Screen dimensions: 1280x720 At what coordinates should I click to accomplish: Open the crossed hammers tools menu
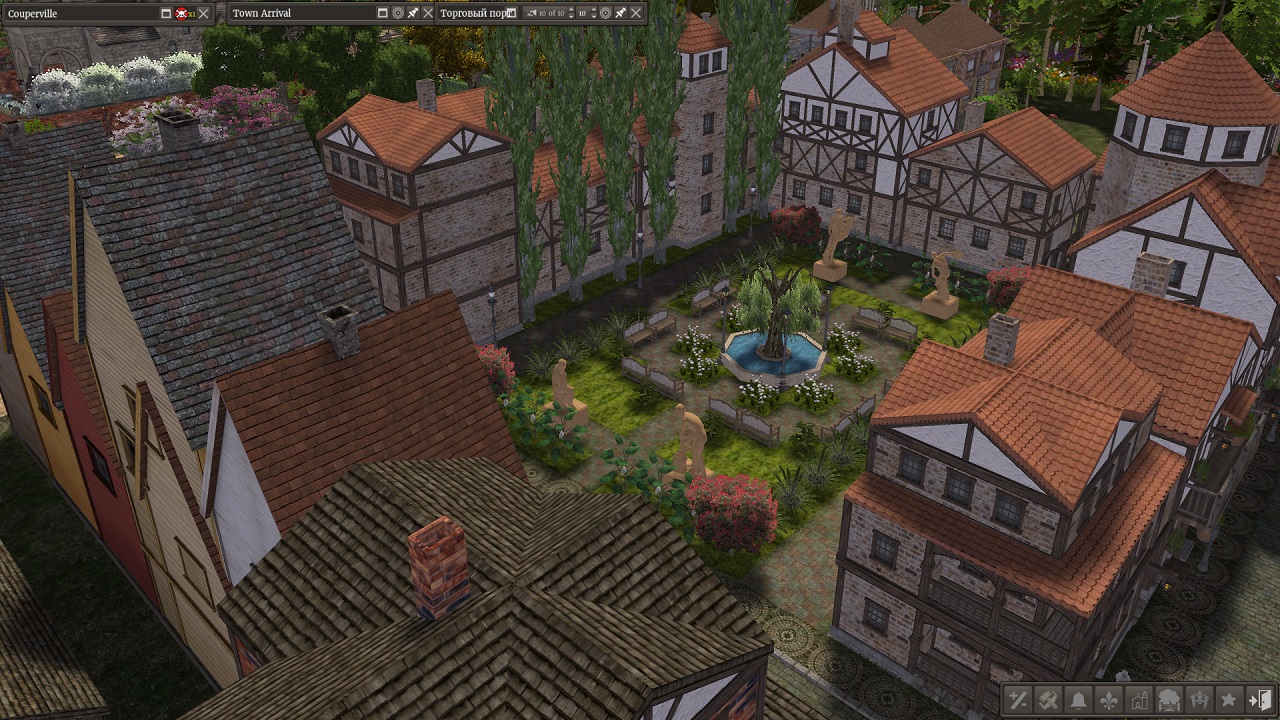1048,699
